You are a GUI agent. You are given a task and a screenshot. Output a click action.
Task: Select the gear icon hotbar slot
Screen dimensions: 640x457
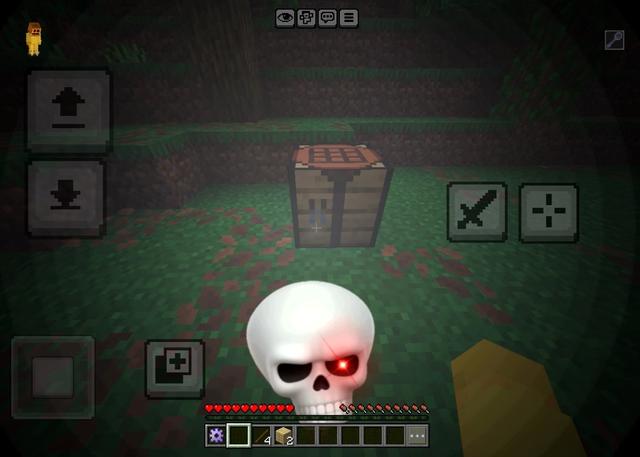pyautogui.click(x=215, y=435)
